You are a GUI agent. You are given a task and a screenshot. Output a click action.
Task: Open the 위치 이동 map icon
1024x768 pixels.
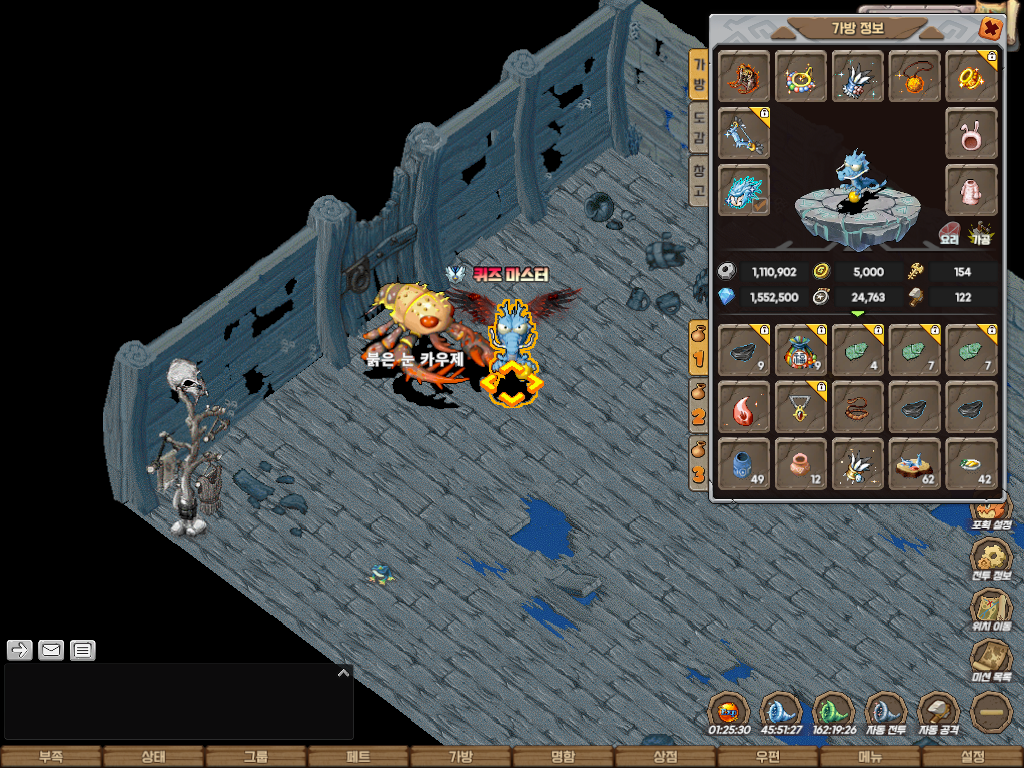(x=992, y=608)
